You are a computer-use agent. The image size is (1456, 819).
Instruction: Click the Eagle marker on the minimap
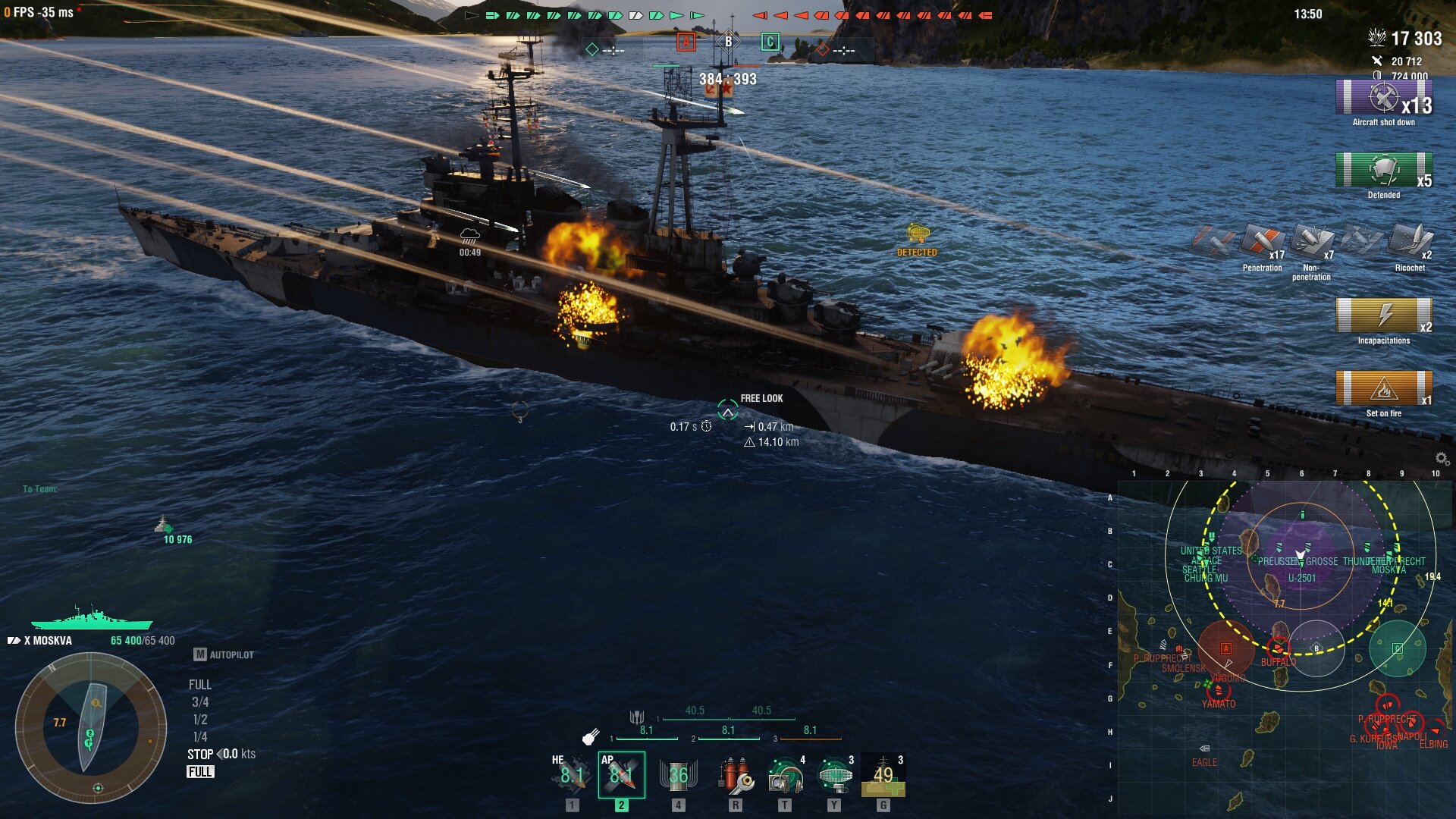point(1204,749)
